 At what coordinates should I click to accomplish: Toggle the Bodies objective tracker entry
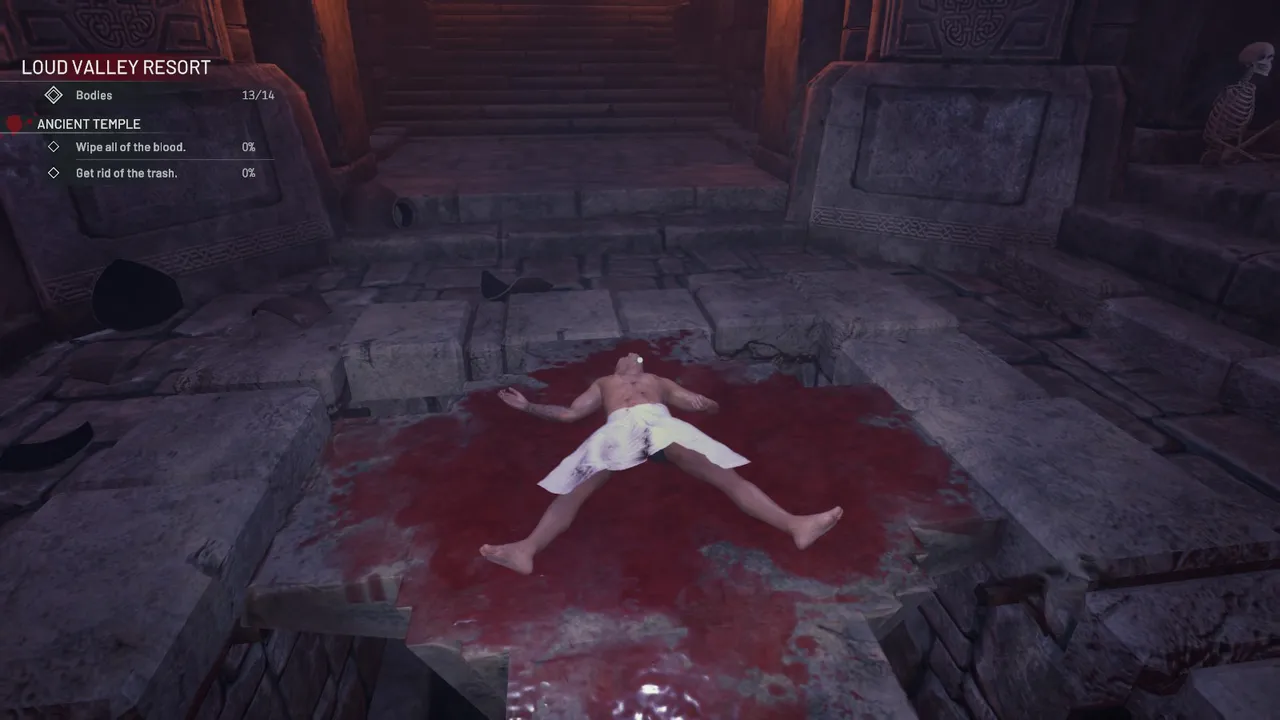(x=93, y=95)
